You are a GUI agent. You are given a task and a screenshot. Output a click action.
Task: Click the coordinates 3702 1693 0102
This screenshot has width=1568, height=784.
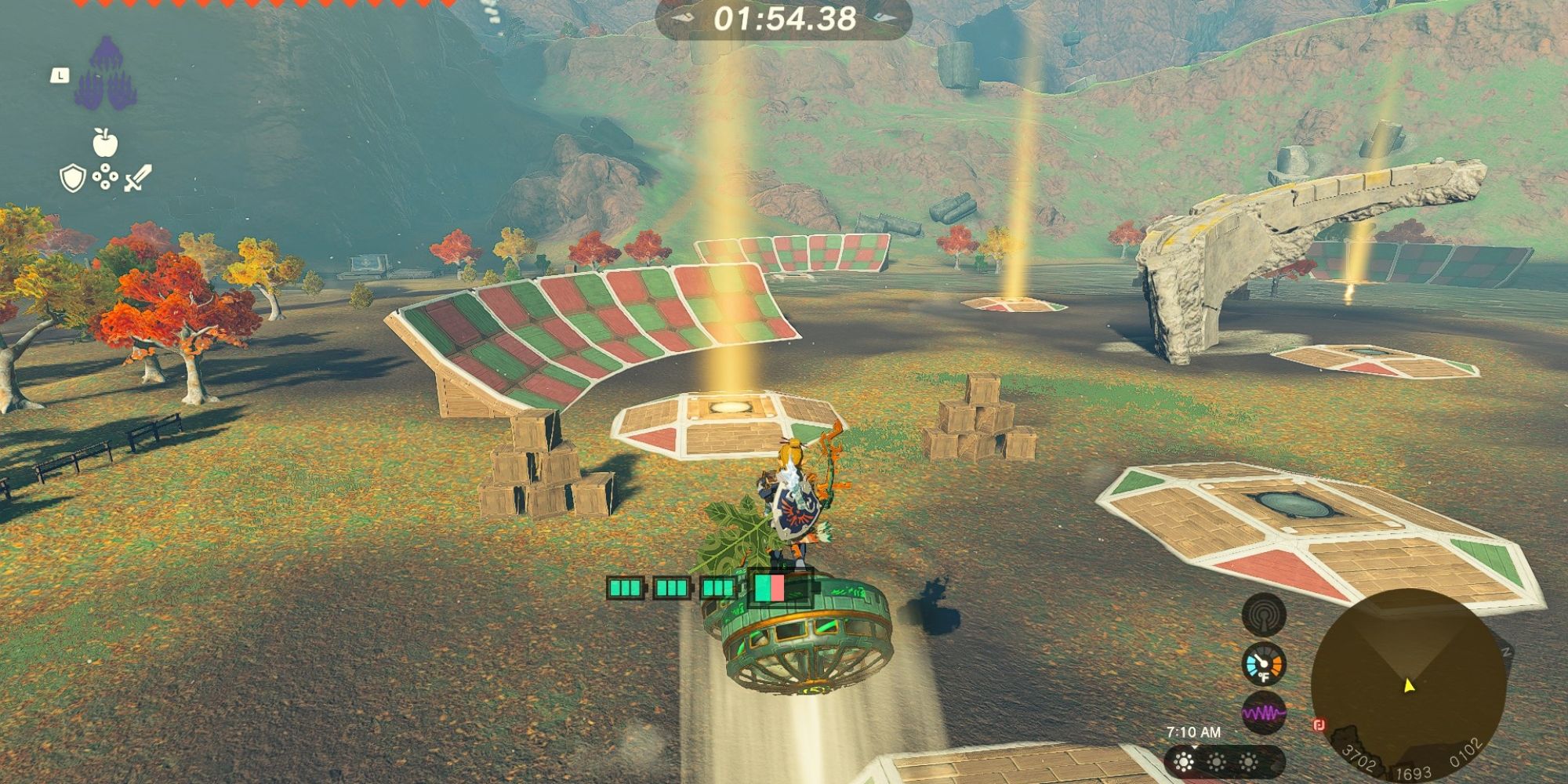[1411, 762]
